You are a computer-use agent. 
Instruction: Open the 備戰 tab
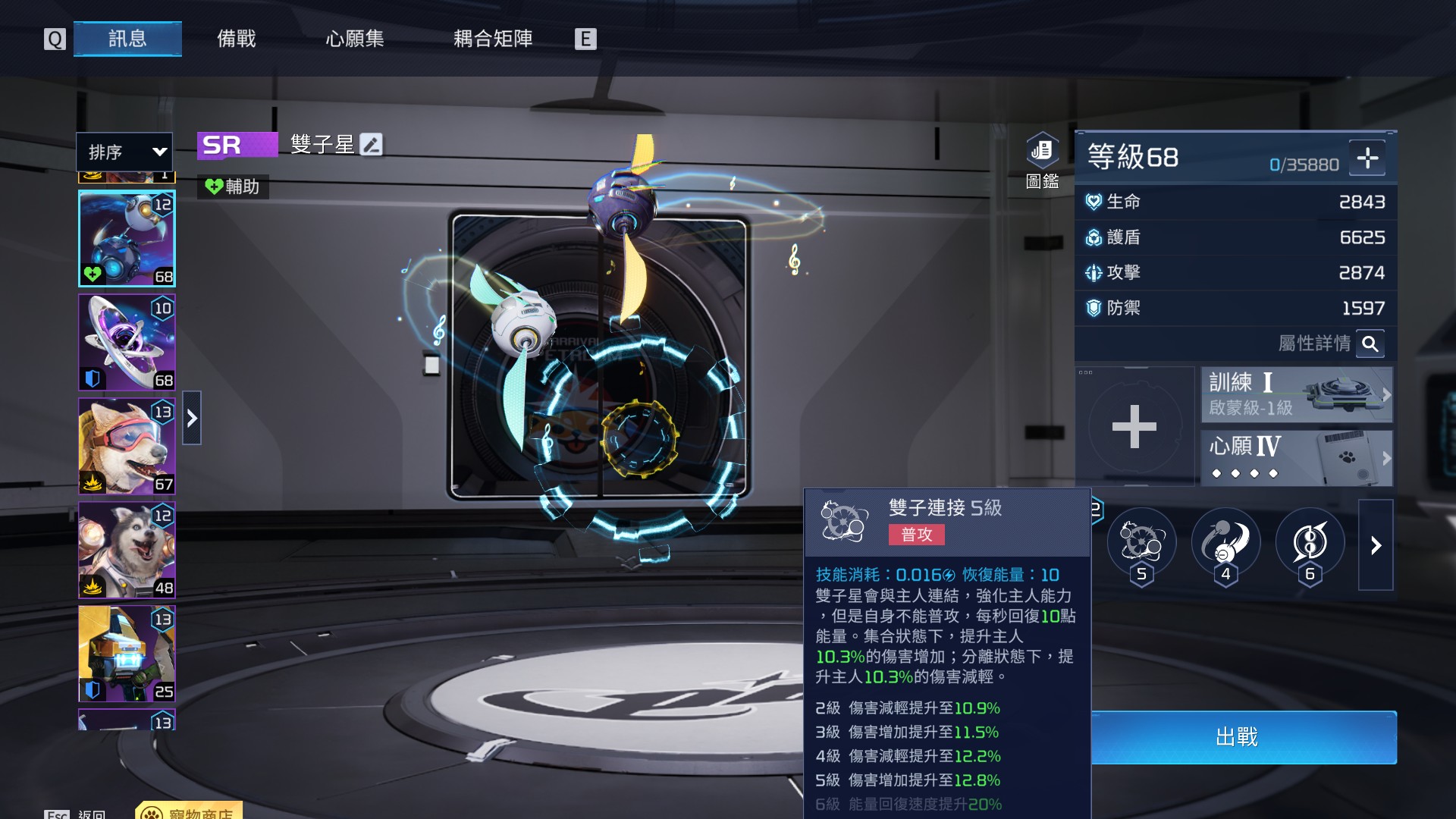(237, 39)
